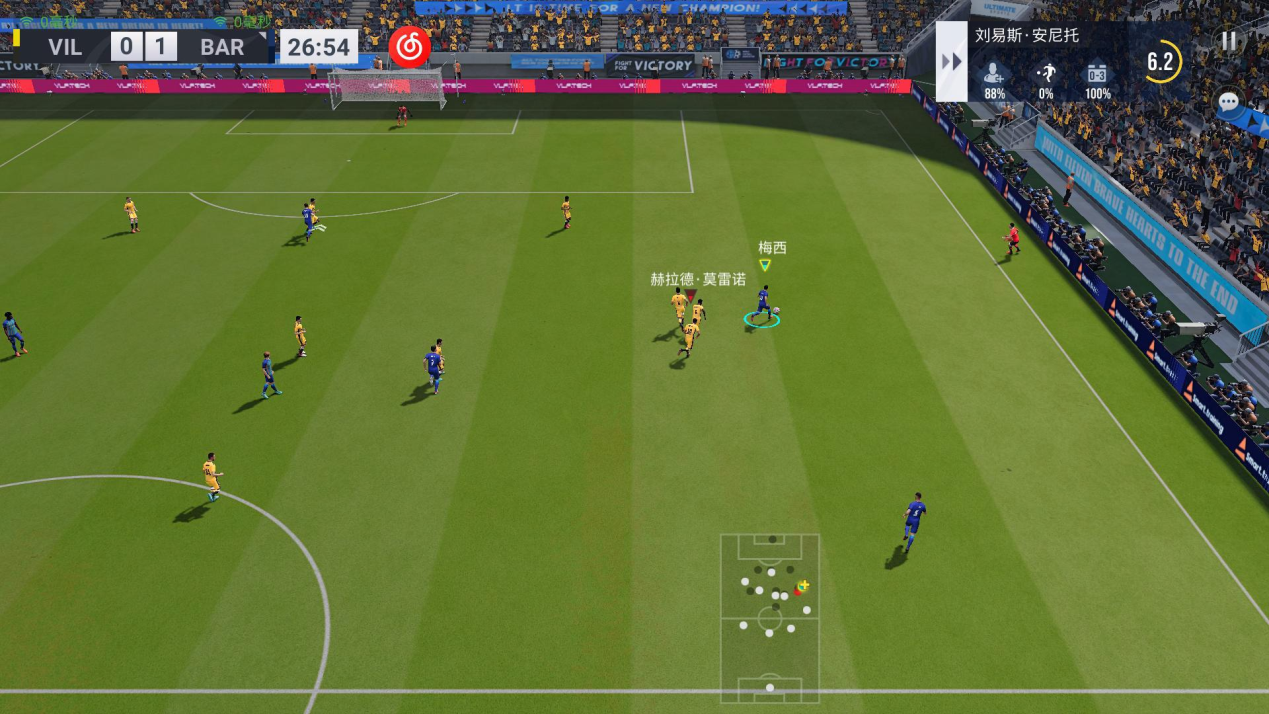Select the kicking player icon showing 0%
Viewport: 1269px width, 714px height.
[x=1046, y=74]
